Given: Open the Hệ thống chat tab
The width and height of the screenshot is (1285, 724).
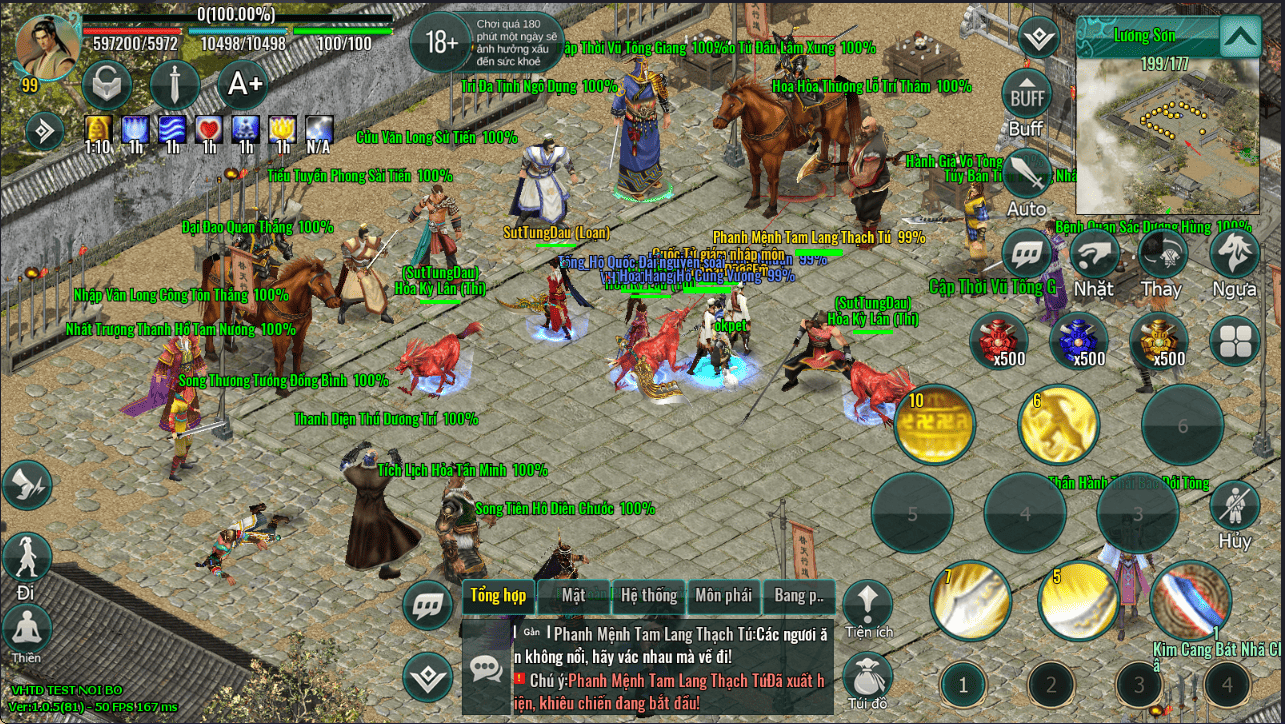Looking at the screenshot, I should (649, 596).
